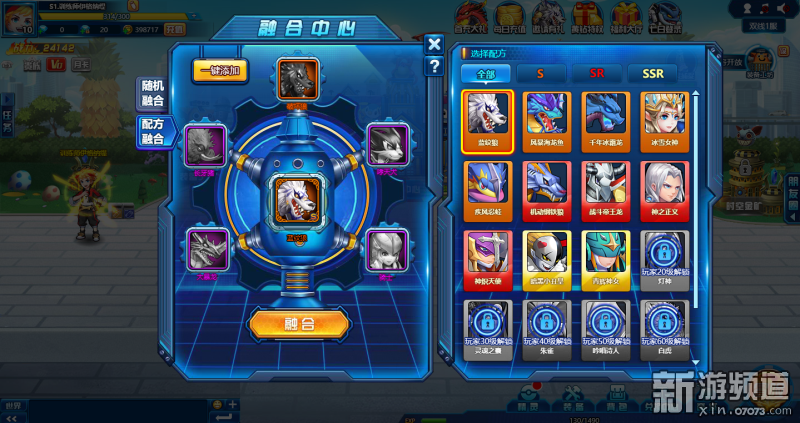Show the 全部 all recipes filter
The image size is (800, 423).
pos(485,73)
